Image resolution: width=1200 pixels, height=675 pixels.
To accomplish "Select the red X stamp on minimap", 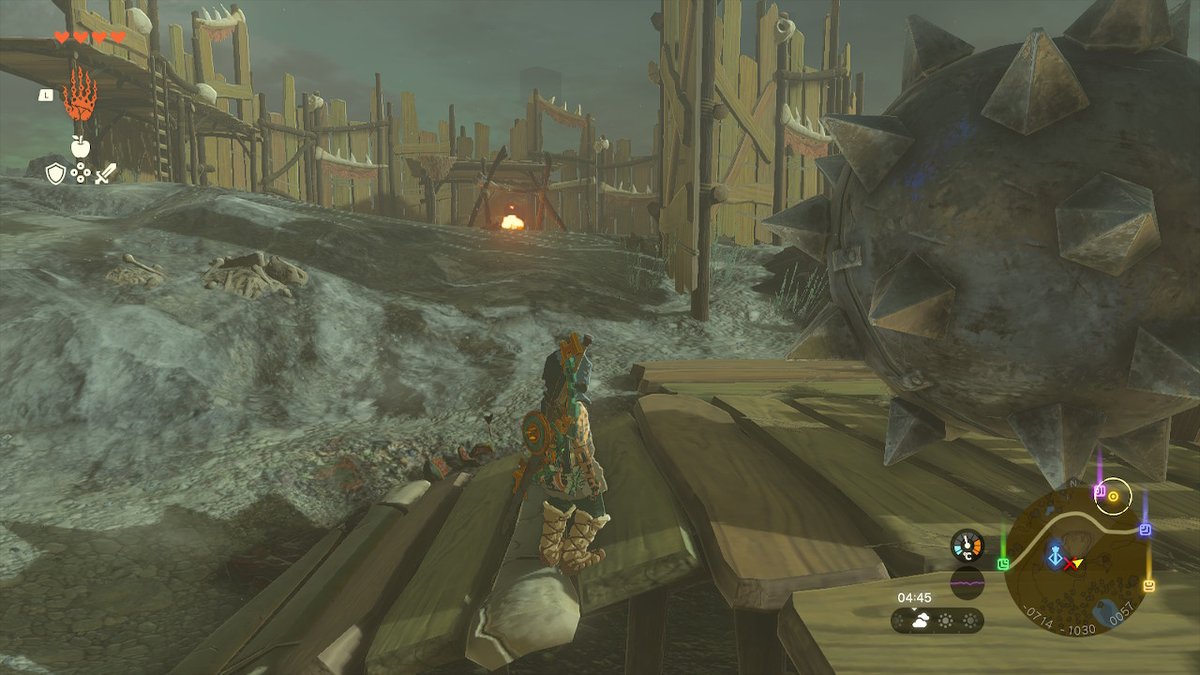I will 1070,565.
